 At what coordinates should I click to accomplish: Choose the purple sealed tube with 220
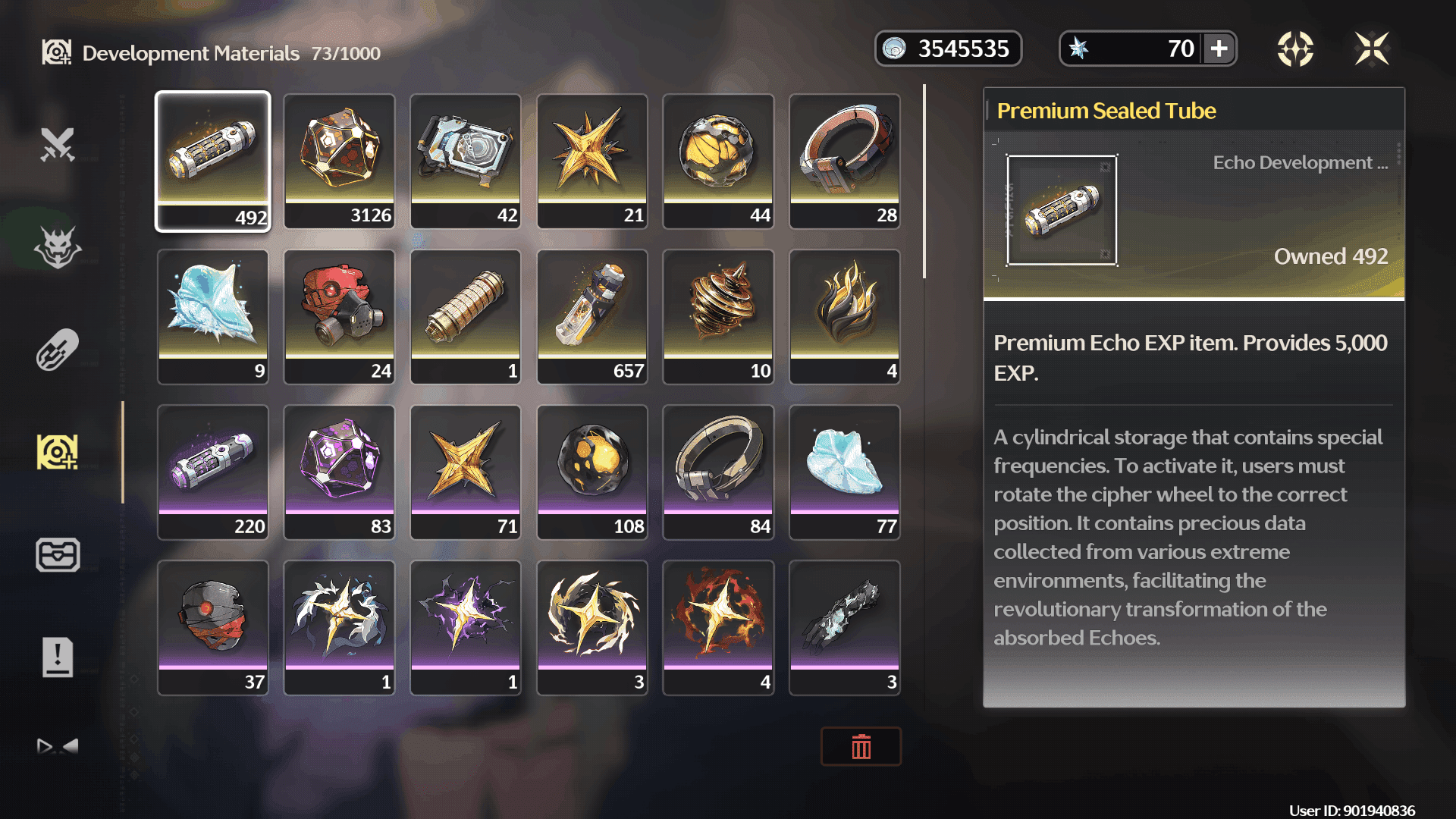[x=213, y=472]
